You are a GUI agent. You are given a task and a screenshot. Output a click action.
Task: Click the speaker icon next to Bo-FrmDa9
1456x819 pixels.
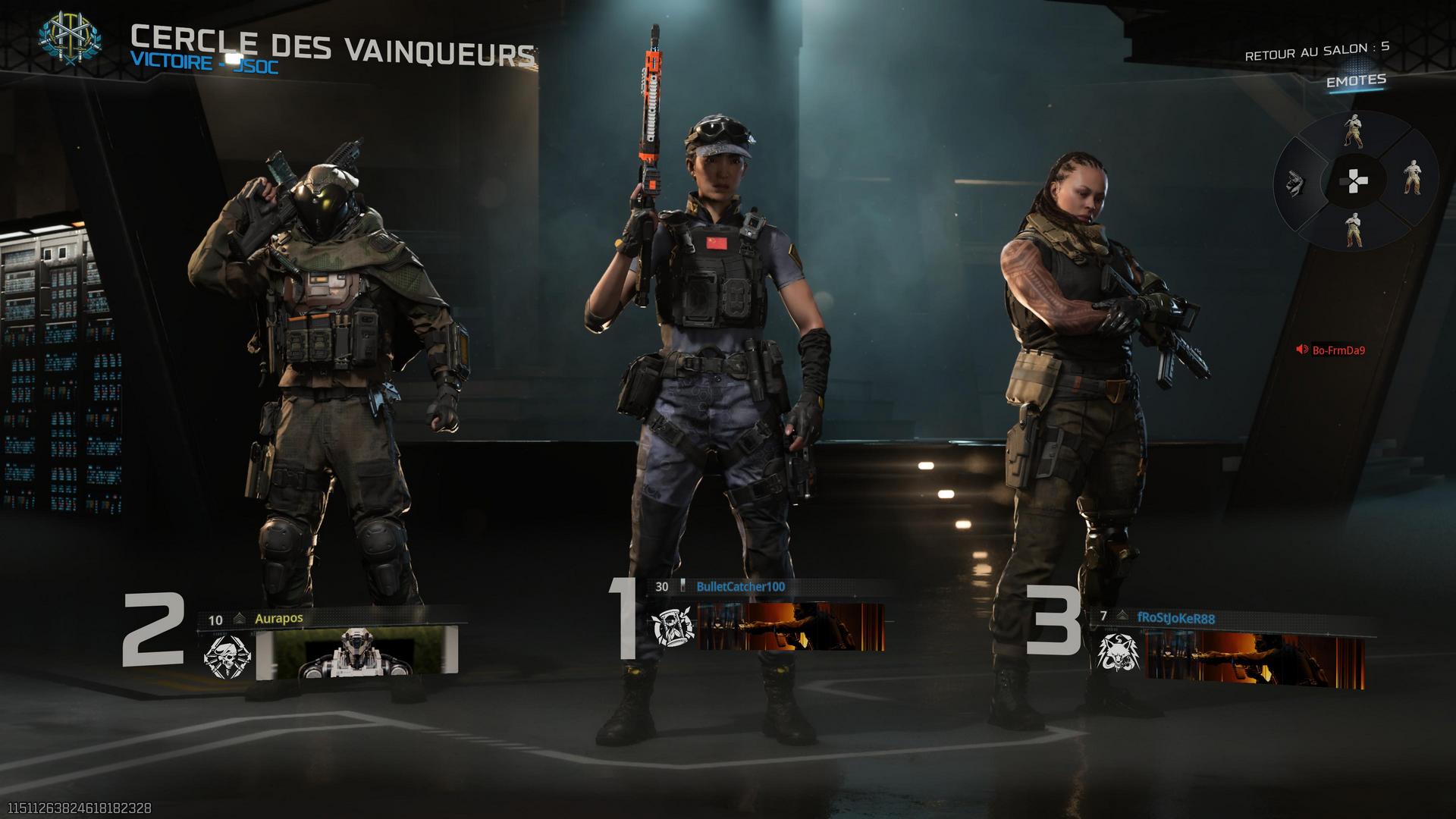point(1302,350)
